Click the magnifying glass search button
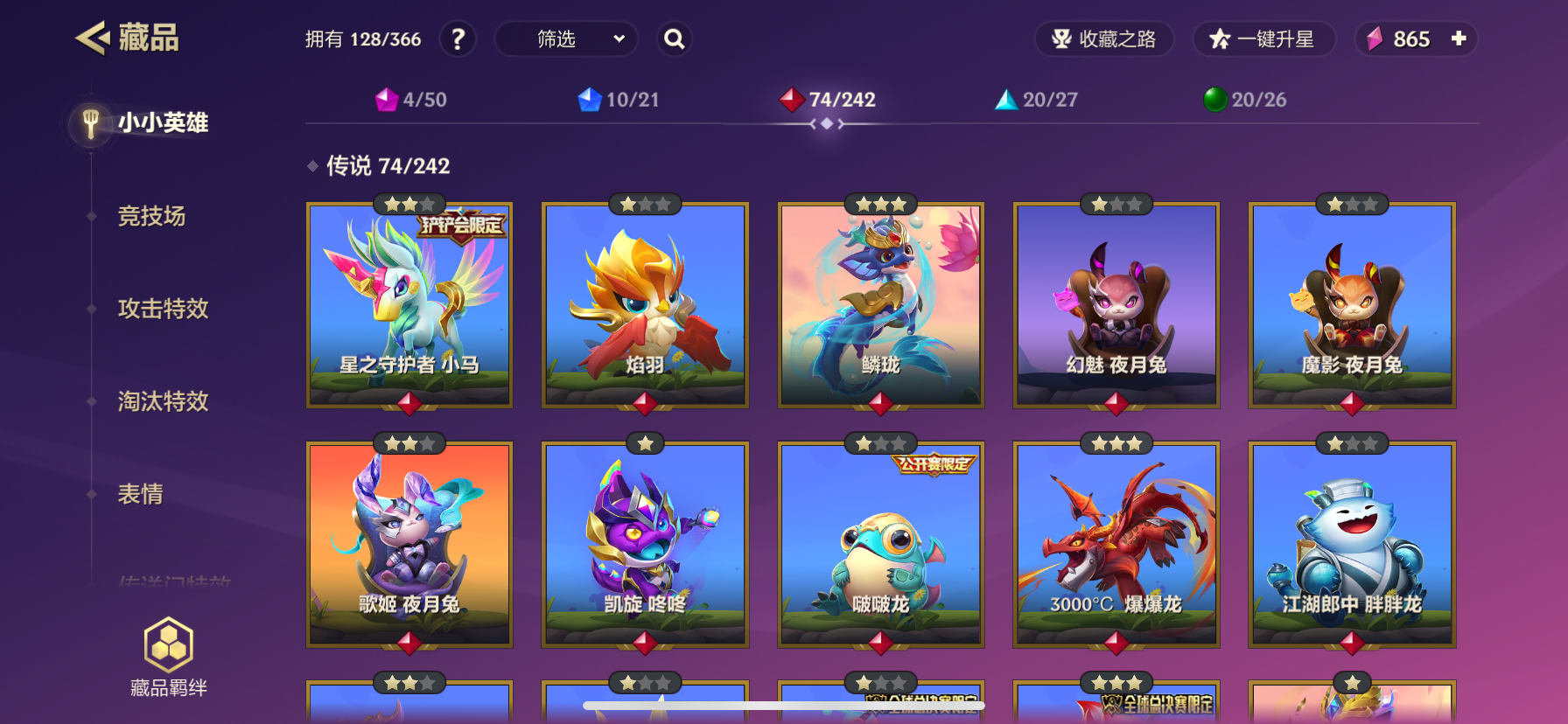Viewport: 1568px width, 724px height. point(674,39)
